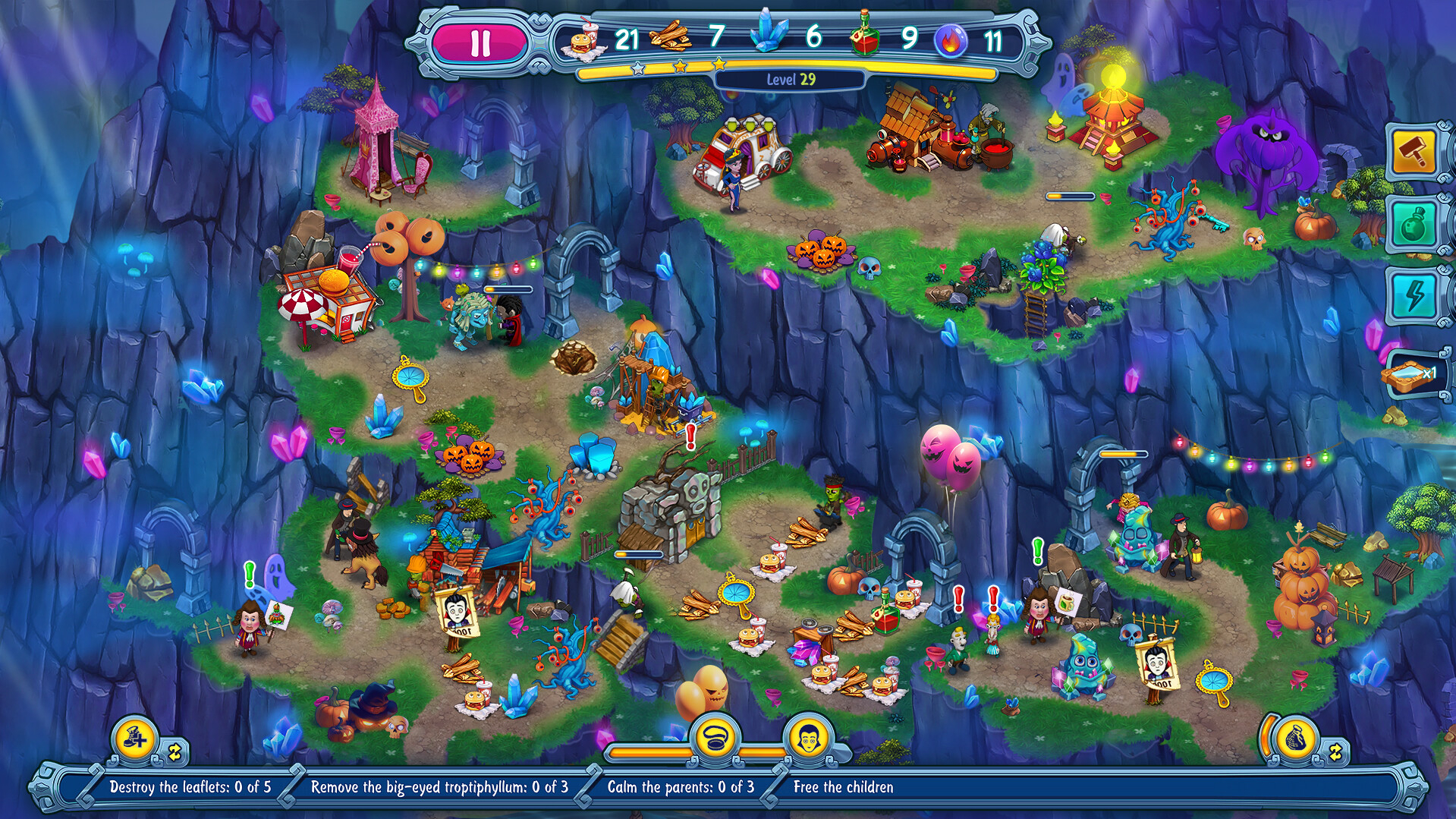The width and height of the screenshot is (1456, 819).
Task: Select the mirror item slot marked x1
Action: (1414, 373)
